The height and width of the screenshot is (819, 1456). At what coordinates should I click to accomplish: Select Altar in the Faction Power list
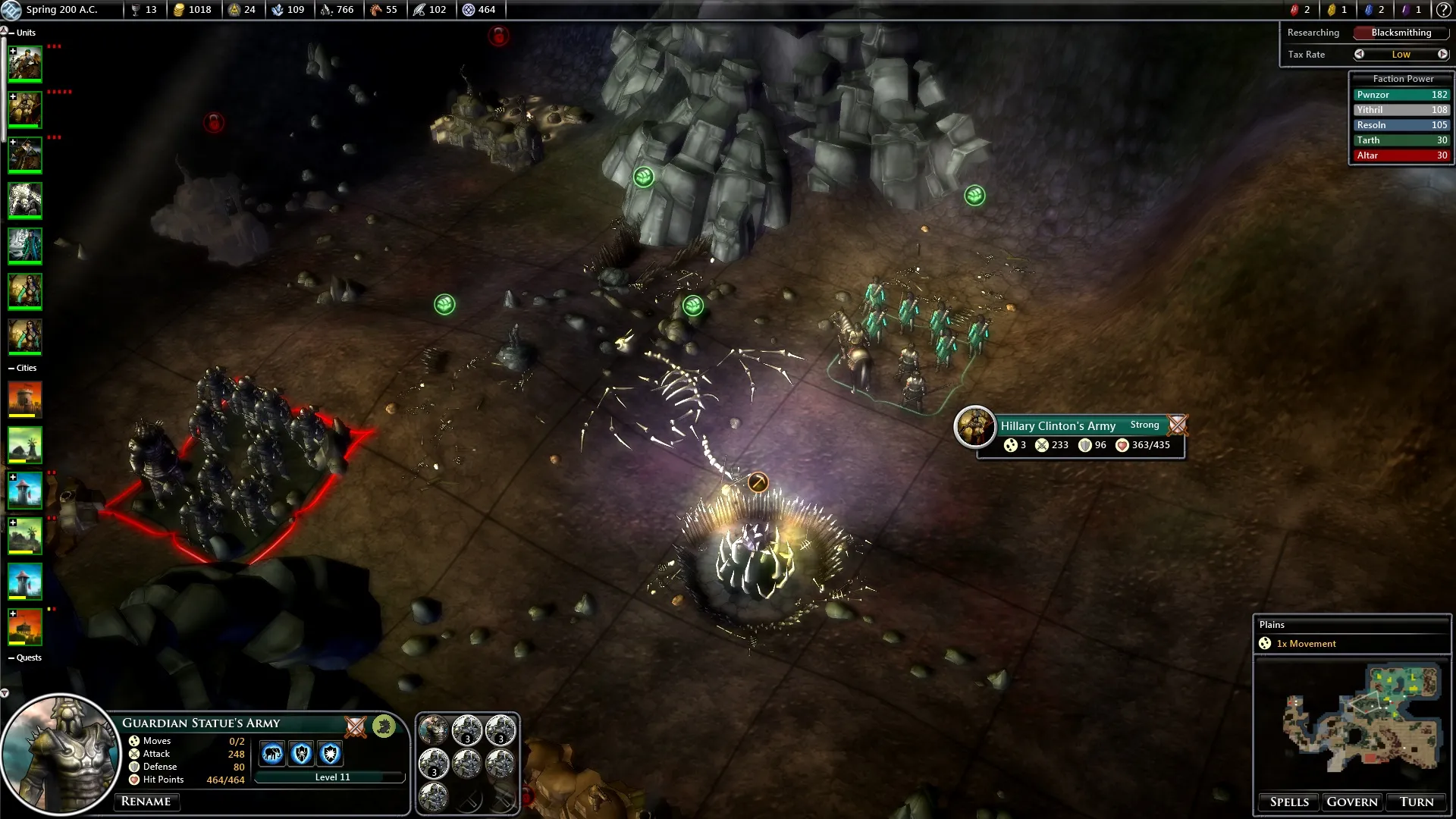coord(1401,155)
